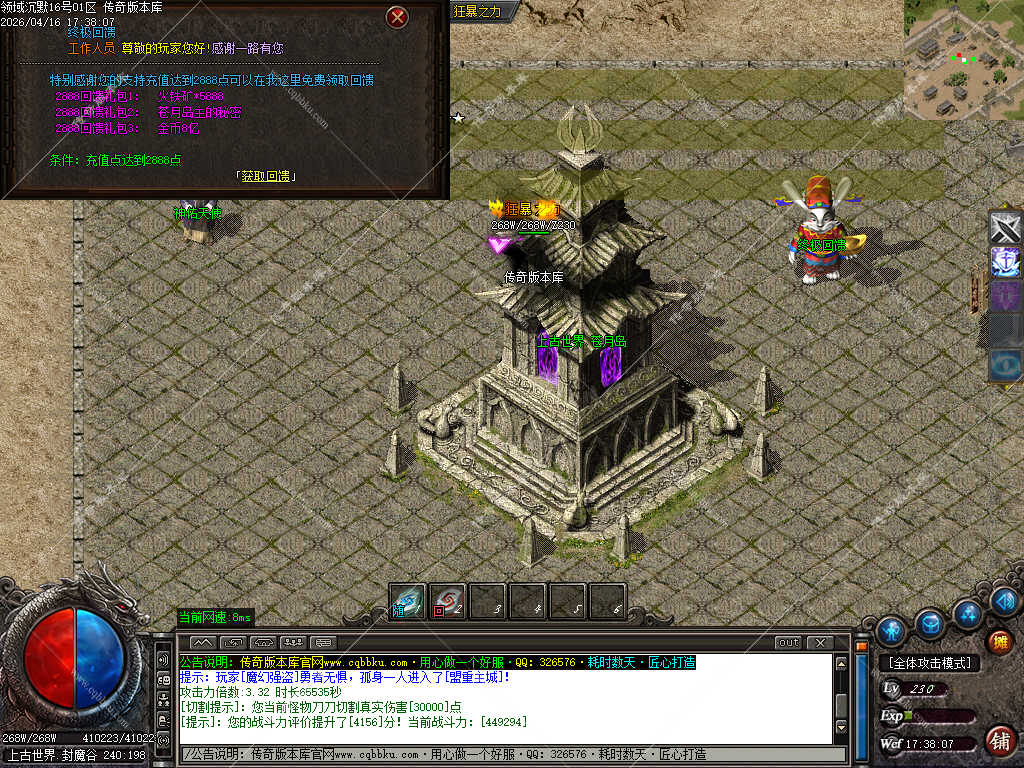Image resolution: width=1024 pixels, height=768 pixels.
Task: Close the 终极回馈 dialog window
Action: 398,17
